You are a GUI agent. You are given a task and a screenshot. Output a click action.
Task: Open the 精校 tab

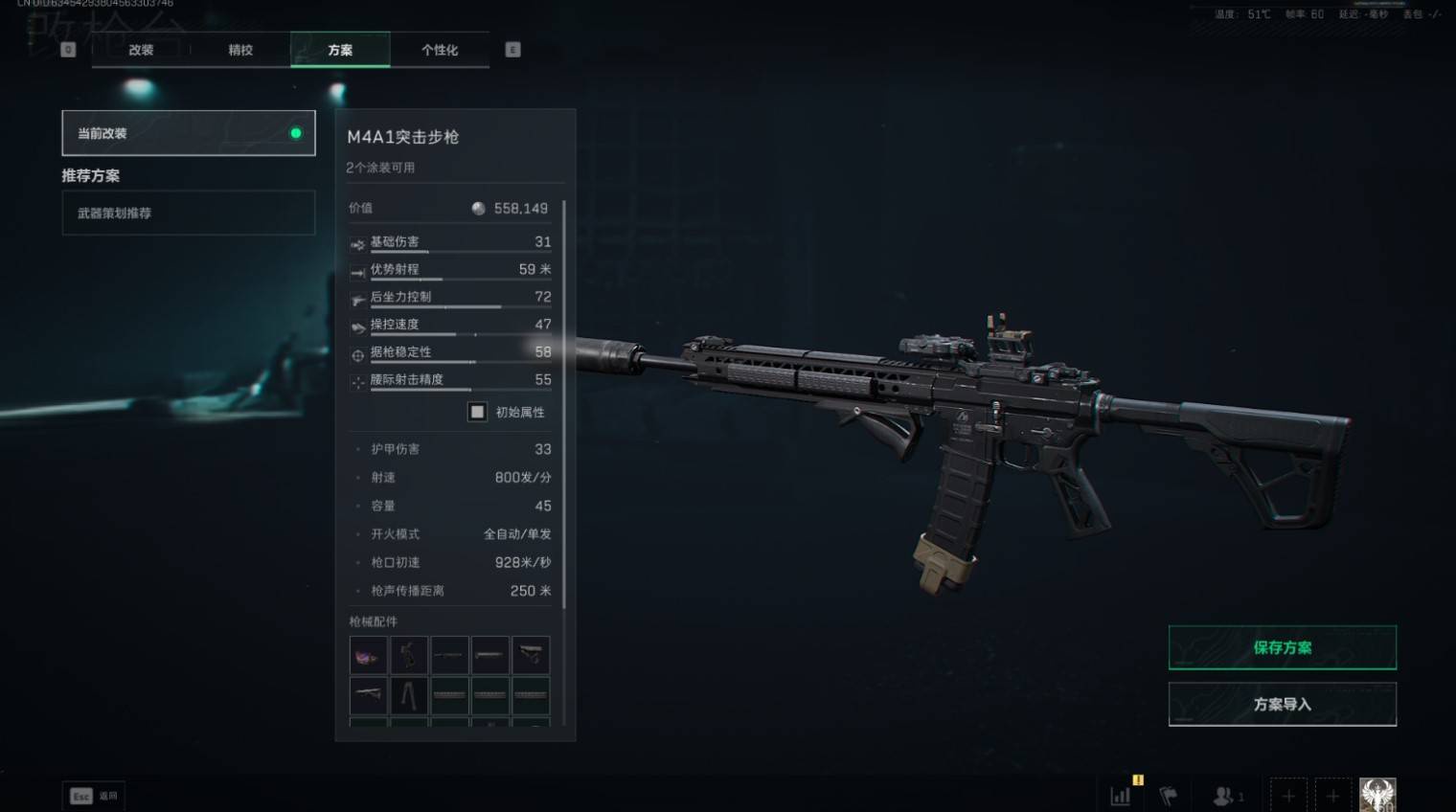(x=240, y=50)
